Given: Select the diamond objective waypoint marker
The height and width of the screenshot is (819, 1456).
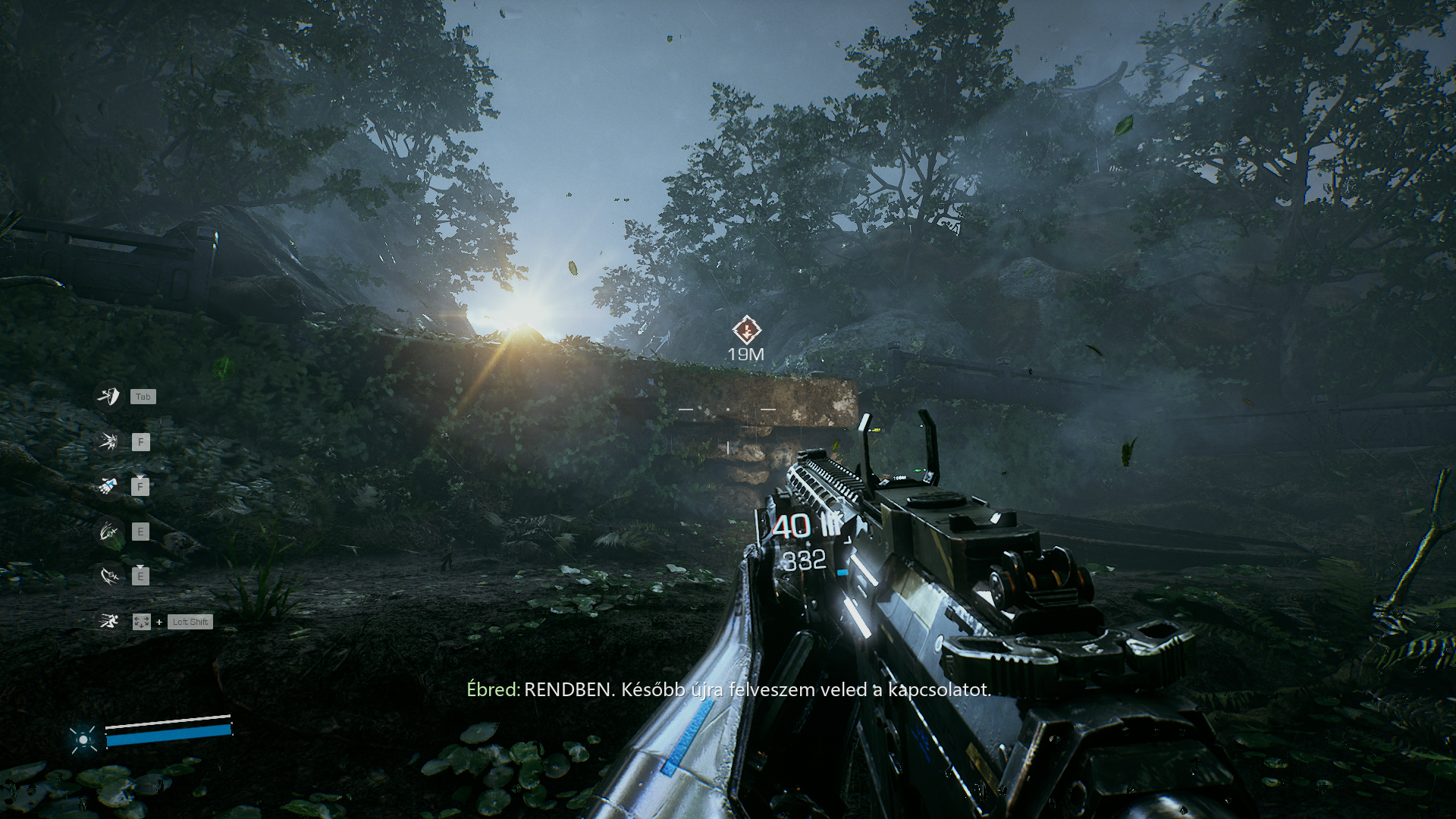Looking at the screenshot, I should pyautogui.click(x=746, y=331).
